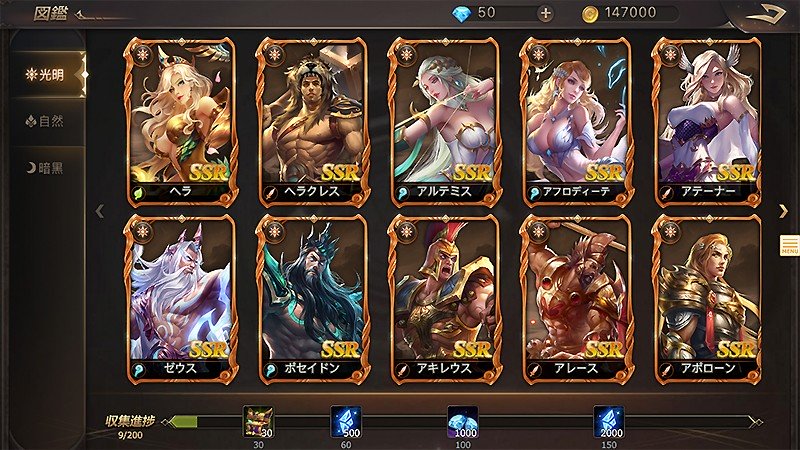The width and height of the screenshot is (800, 450).
Task: Select the 光明 category tab
Action: [45, 73]
